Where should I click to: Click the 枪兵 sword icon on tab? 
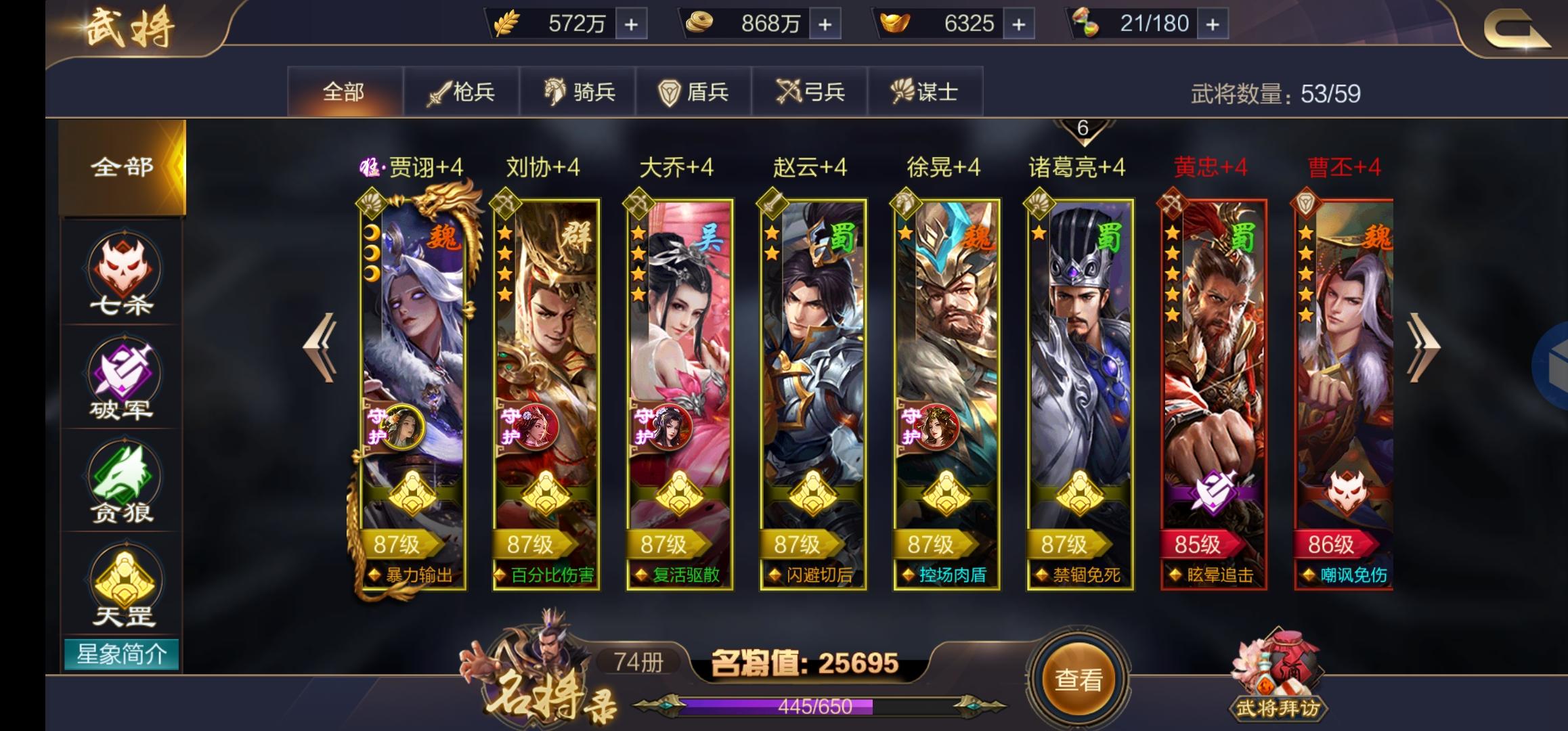coord(439,92)
